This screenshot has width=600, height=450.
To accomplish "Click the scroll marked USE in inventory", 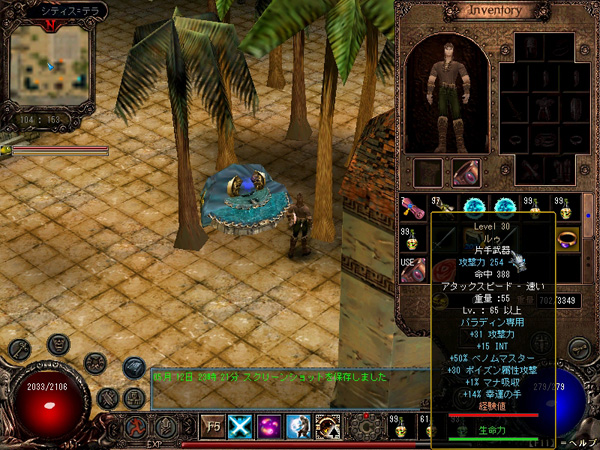I will pyautogui.click(x=414, y=271).
